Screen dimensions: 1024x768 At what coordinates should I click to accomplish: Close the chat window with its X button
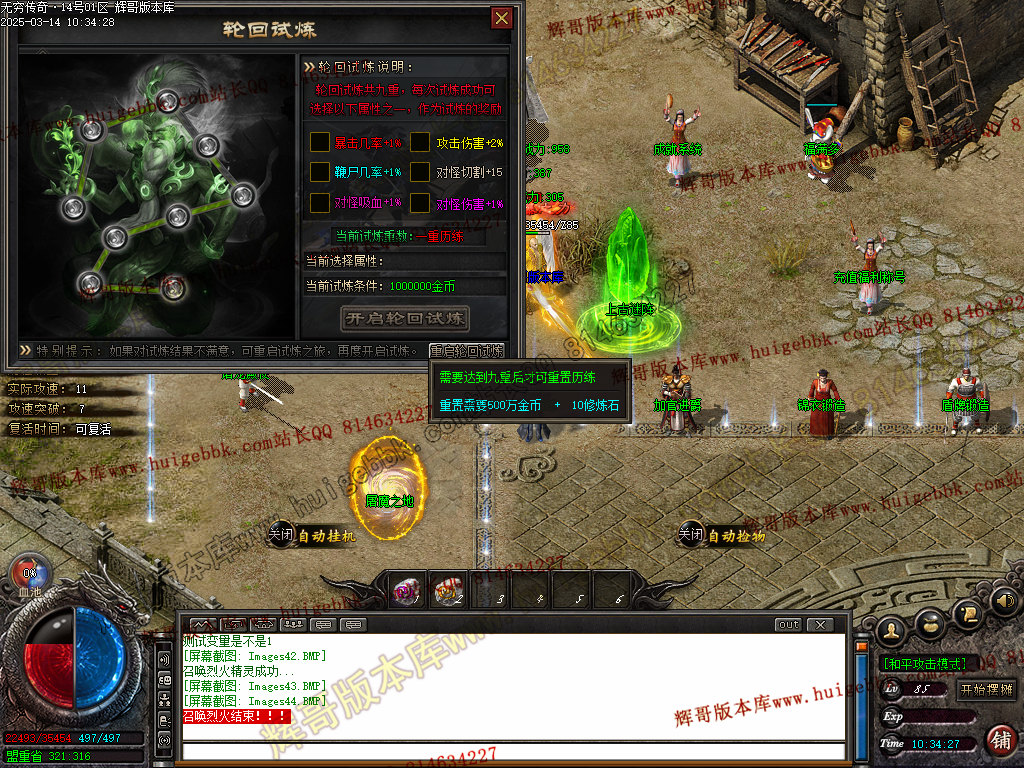(x=819, y=625)
